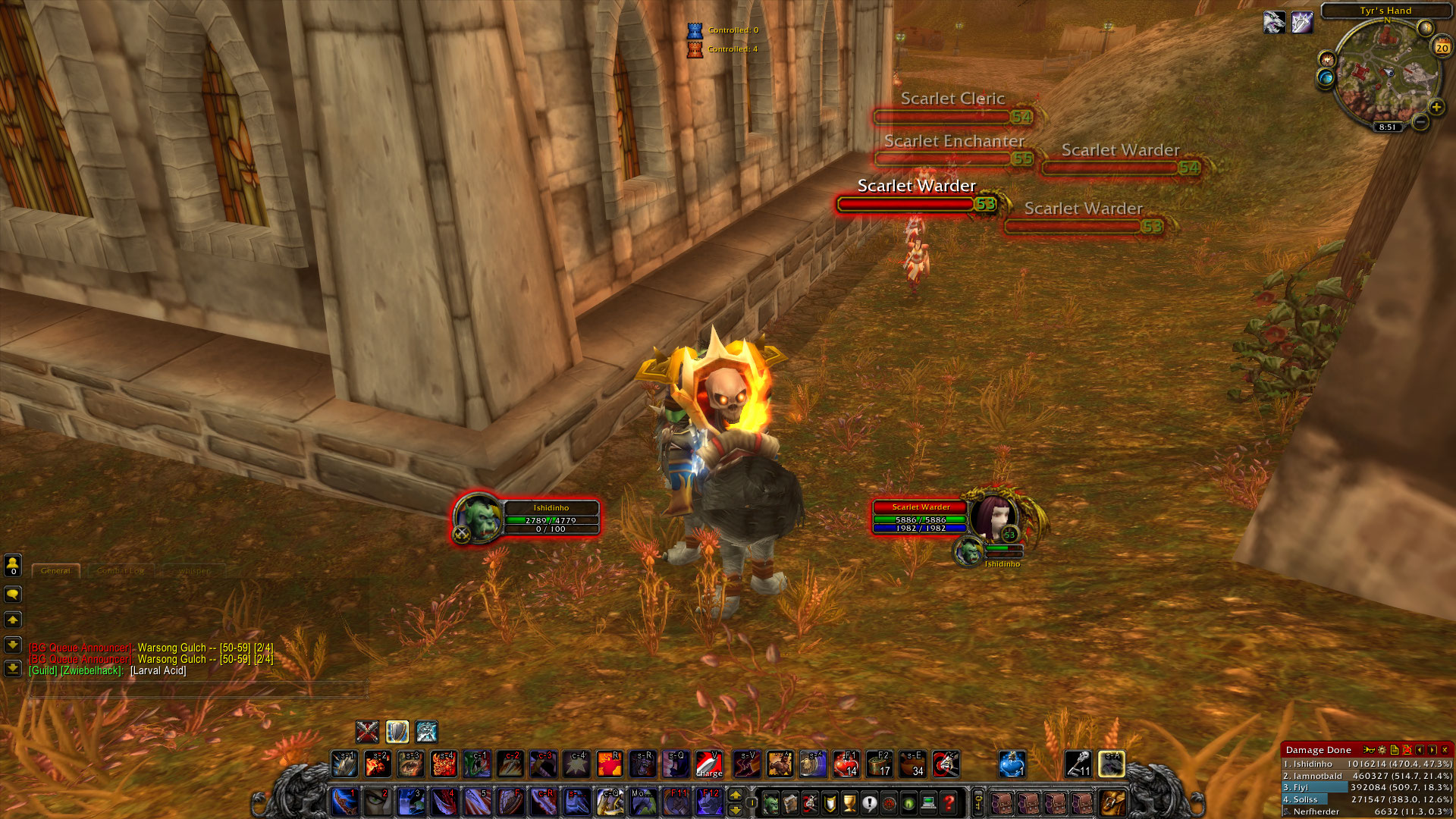Open the main menu computer icon

tap(929, 803)
